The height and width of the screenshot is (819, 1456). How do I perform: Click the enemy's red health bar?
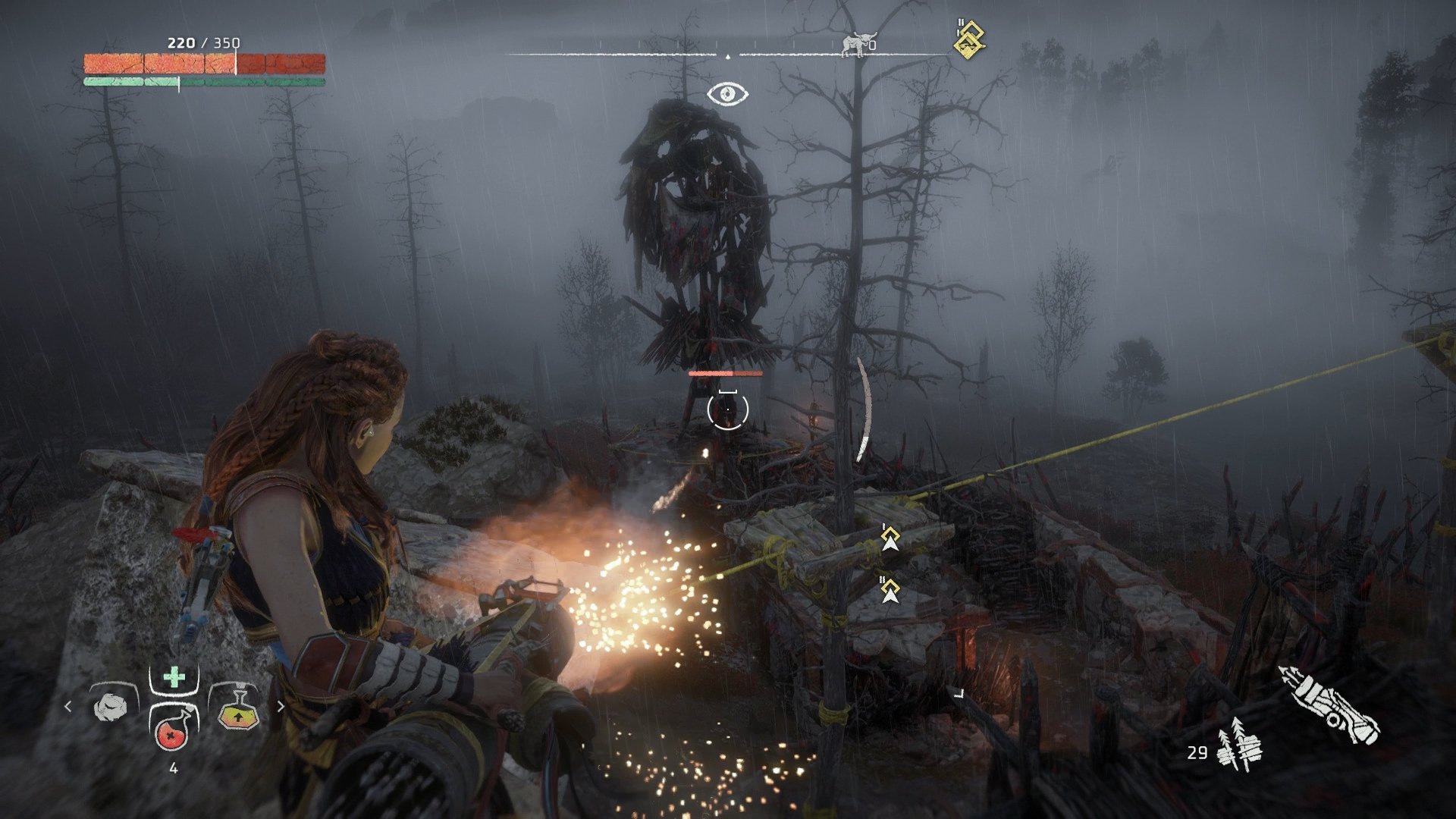pyautogui.click(x=724, y=373)
